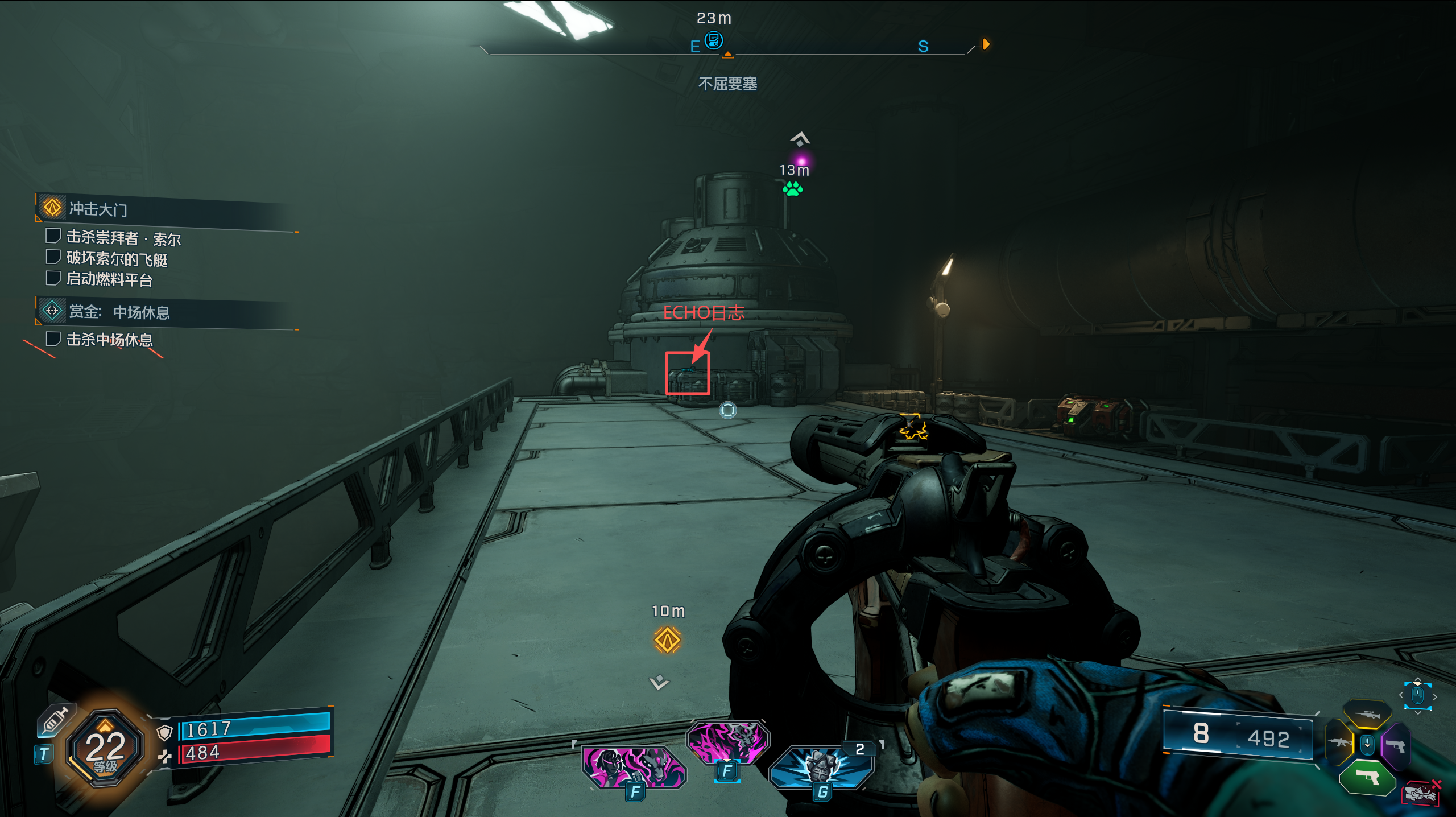Click the red-framed crossed-out icon in corner
Viewport: 1456px width, 817px height.
click(x=1421, y=793)
